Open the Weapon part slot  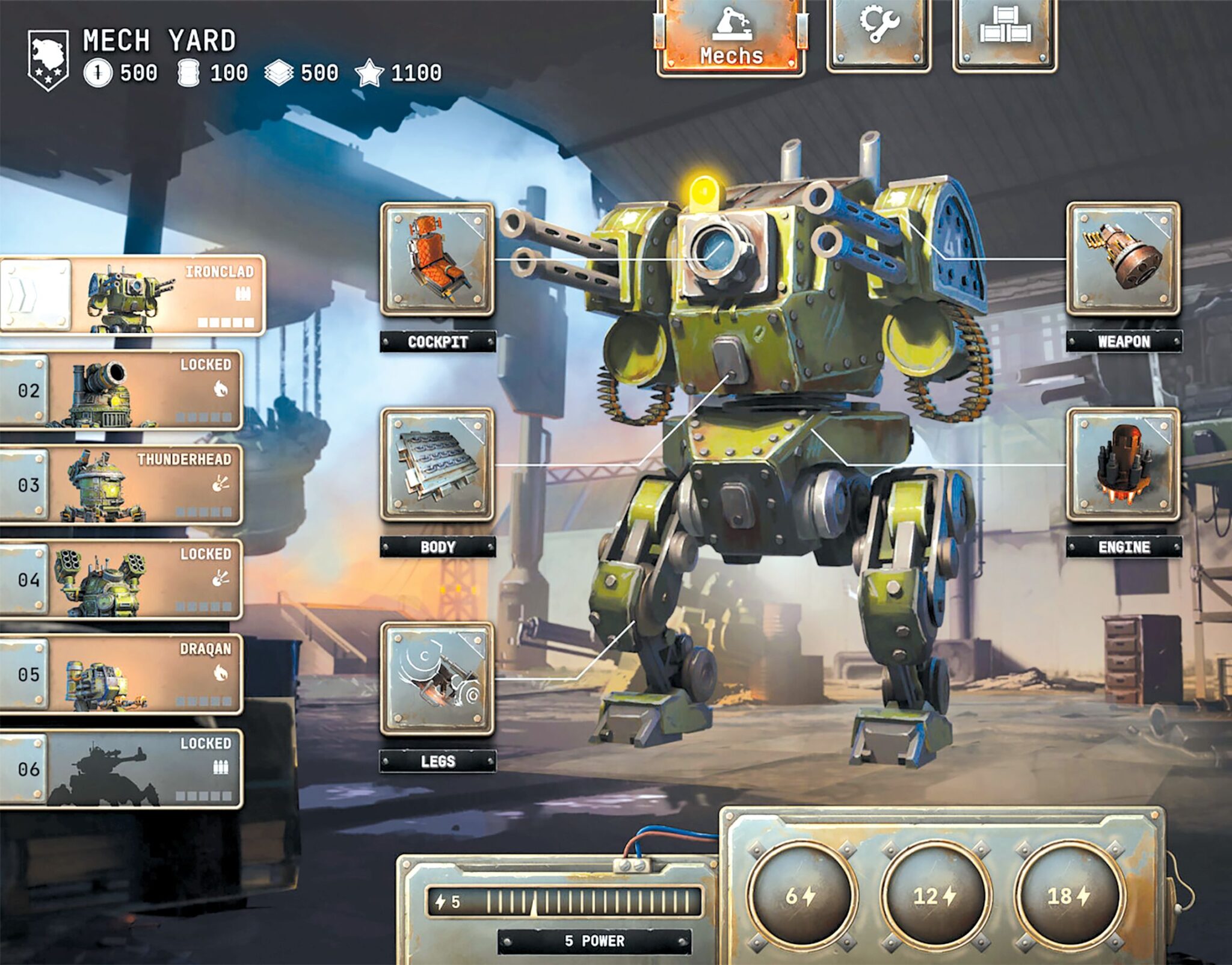tap(1123, 259)
